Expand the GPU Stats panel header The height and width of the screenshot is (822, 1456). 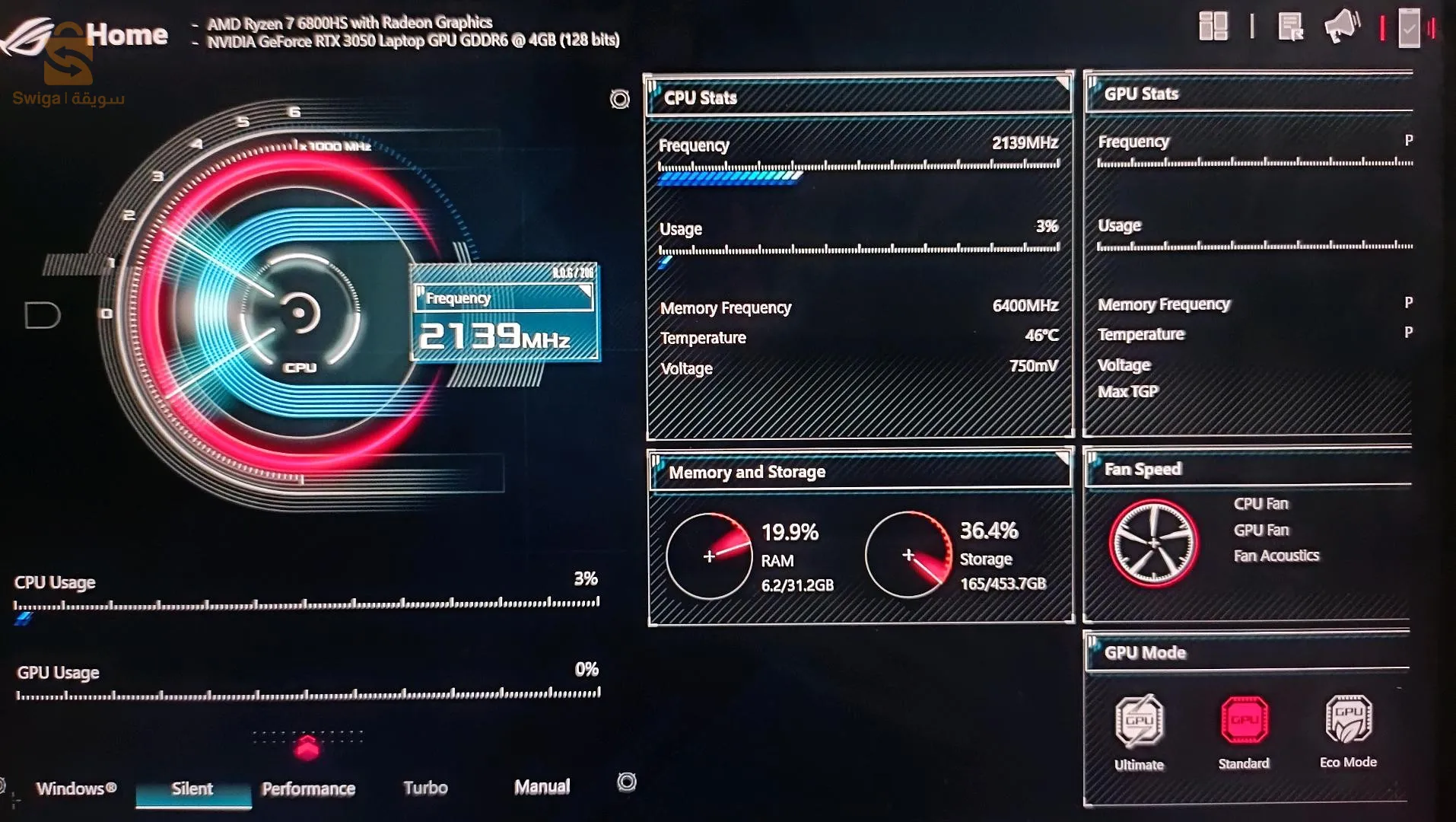point(1248,93)
